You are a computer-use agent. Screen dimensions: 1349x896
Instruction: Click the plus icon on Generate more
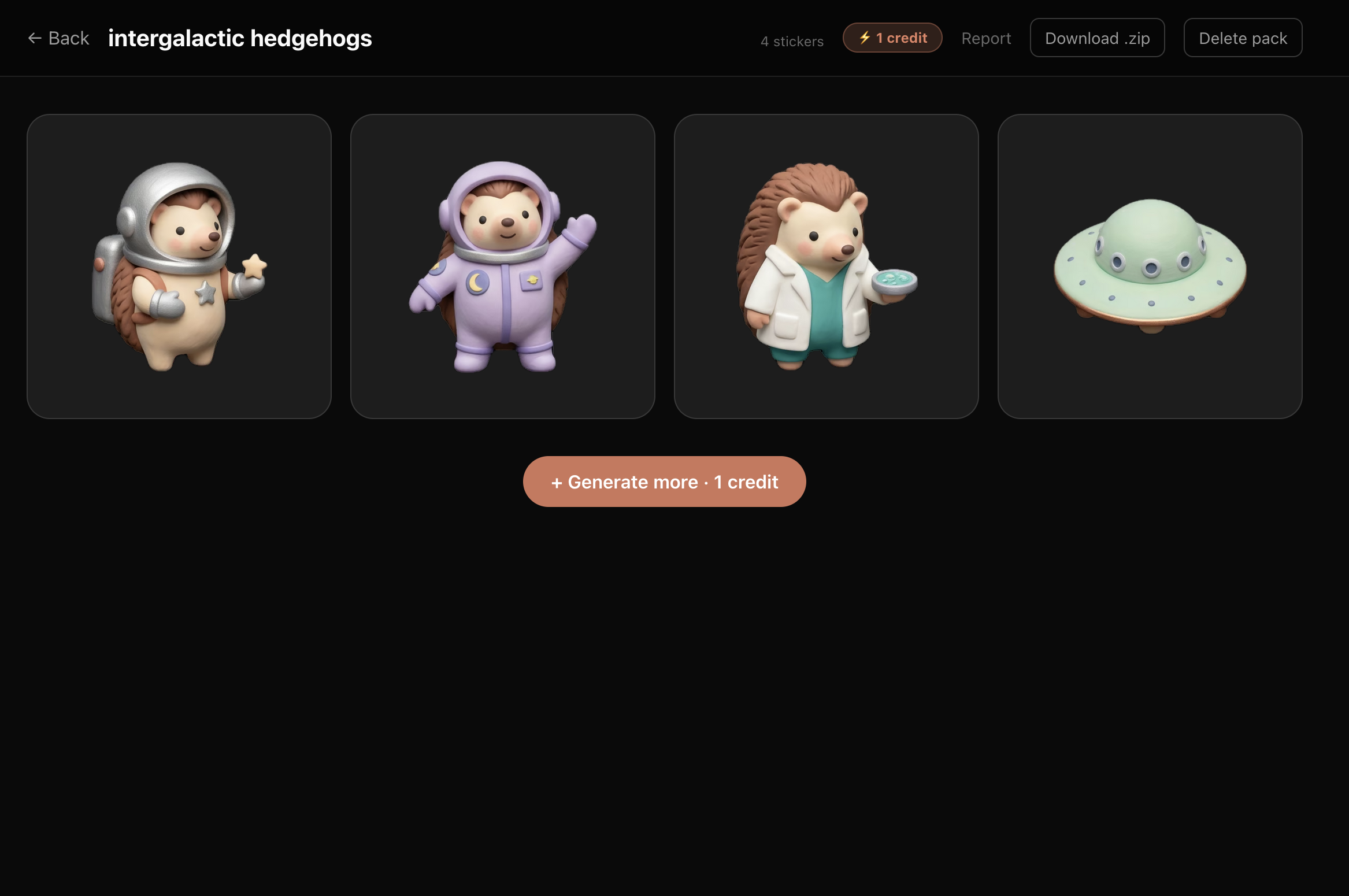(x=557, y=482)
